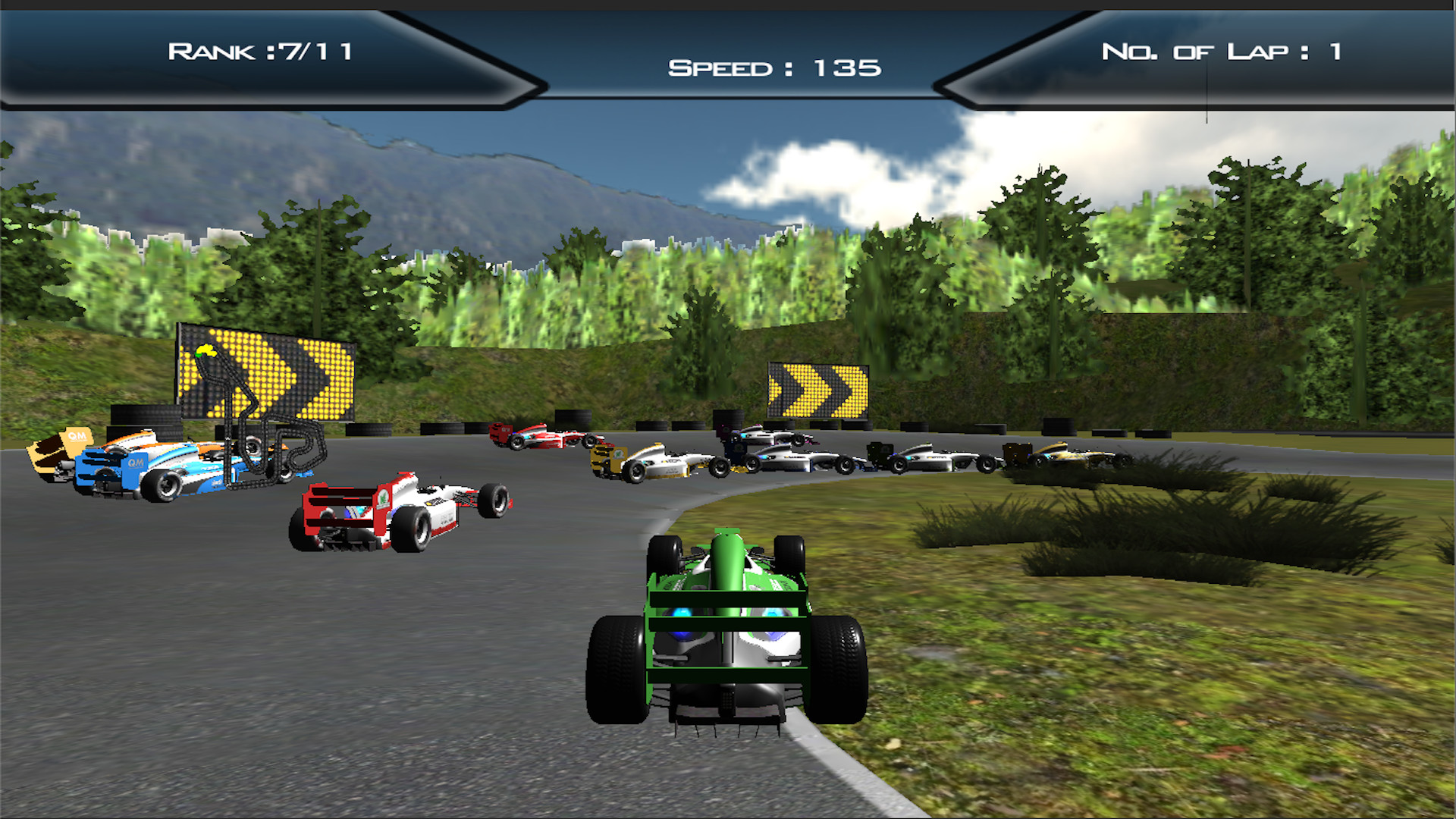The height and width of the screenshot is (819, 1456).
Task: Click the Rank 7/11 HUD indicator
Action: [x=262, y=51]
